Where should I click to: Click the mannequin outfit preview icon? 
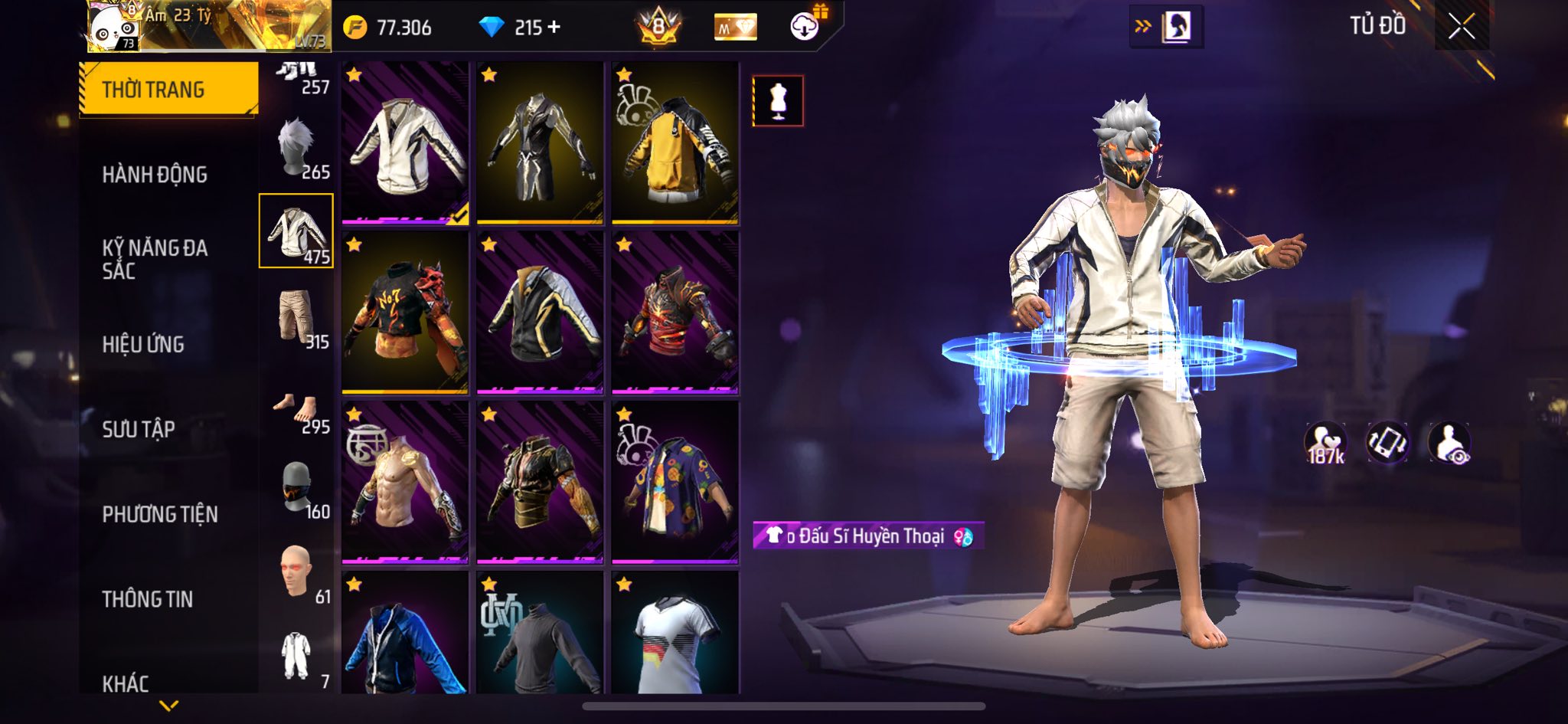tap(778, 100)
